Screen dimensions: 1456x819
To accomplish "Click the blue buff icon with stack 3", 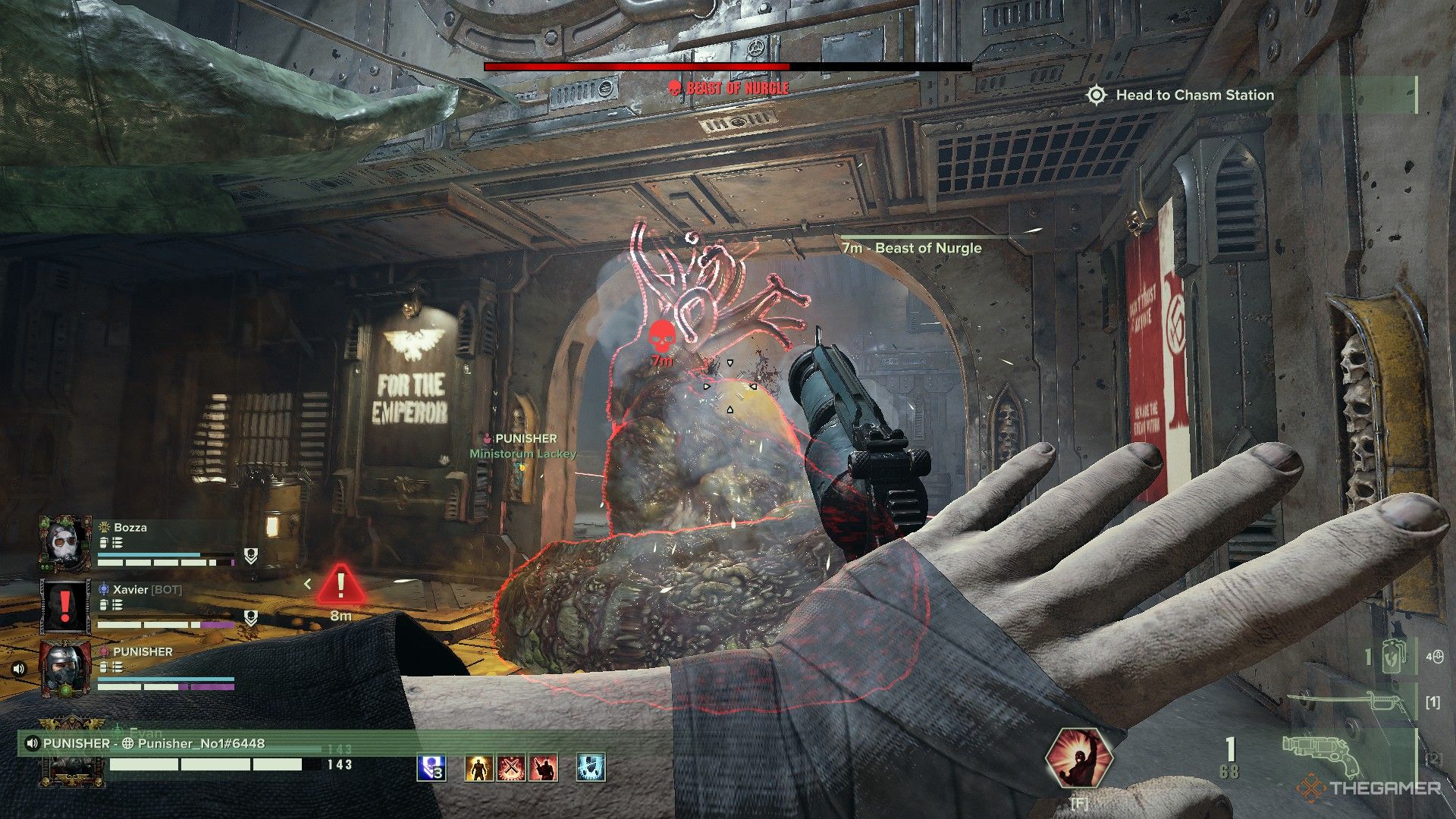I will coord(431,768).
